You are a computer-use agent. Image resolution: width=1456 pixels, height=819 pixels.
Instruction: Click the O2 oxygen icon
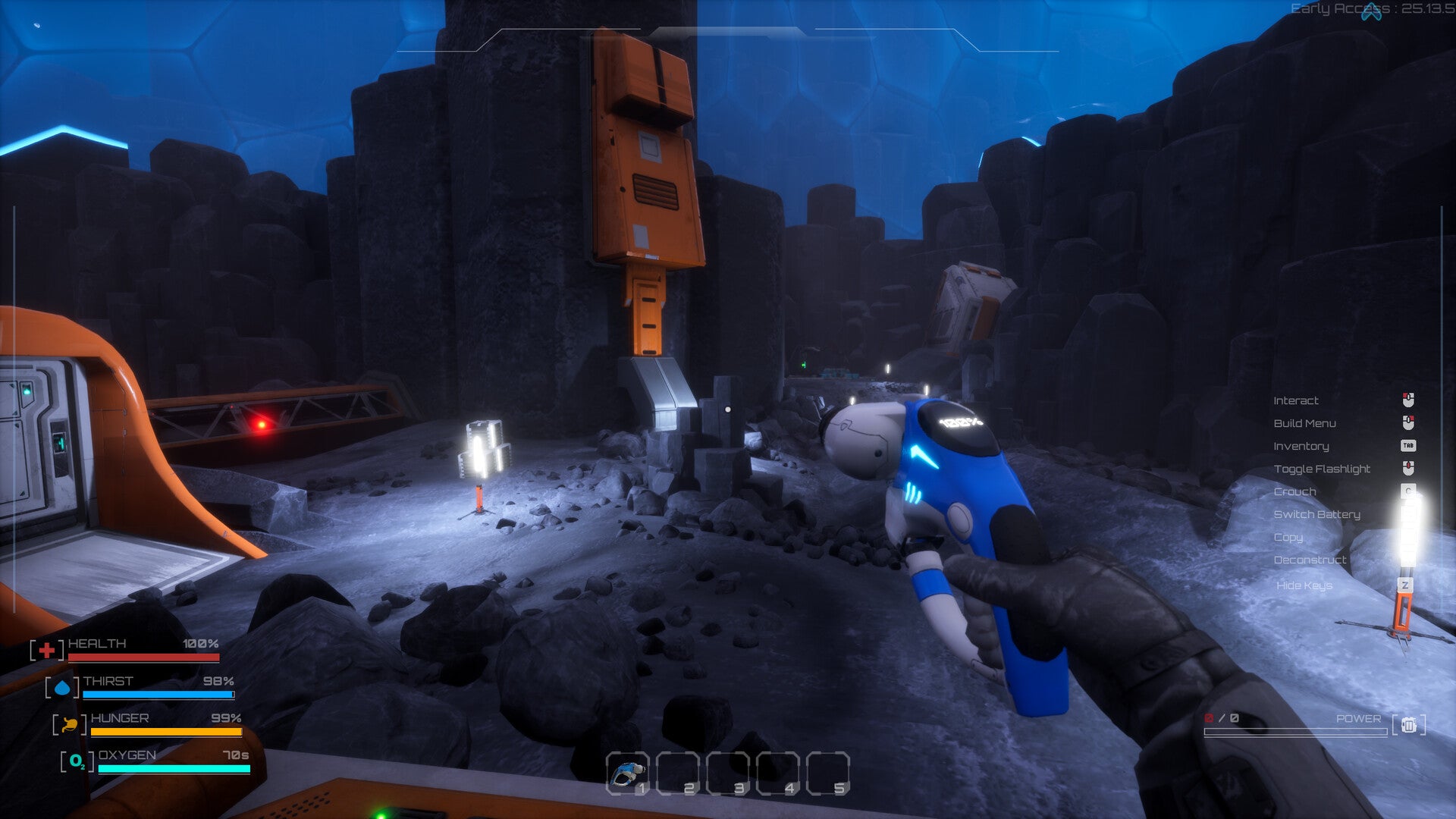click(77, 761)
